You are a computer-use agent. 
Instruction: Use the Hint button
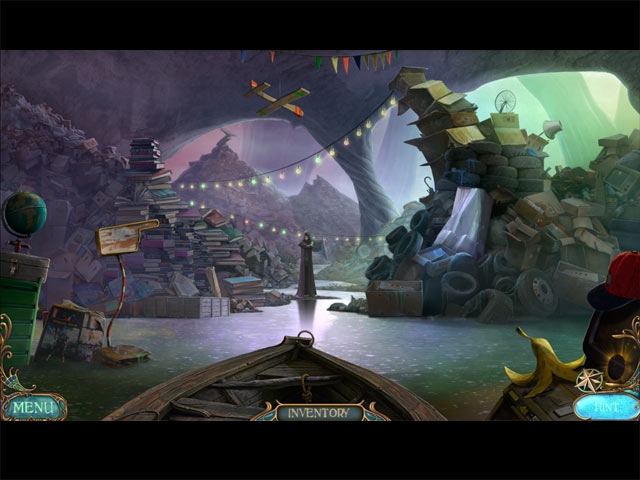click(x=607, y=406)
